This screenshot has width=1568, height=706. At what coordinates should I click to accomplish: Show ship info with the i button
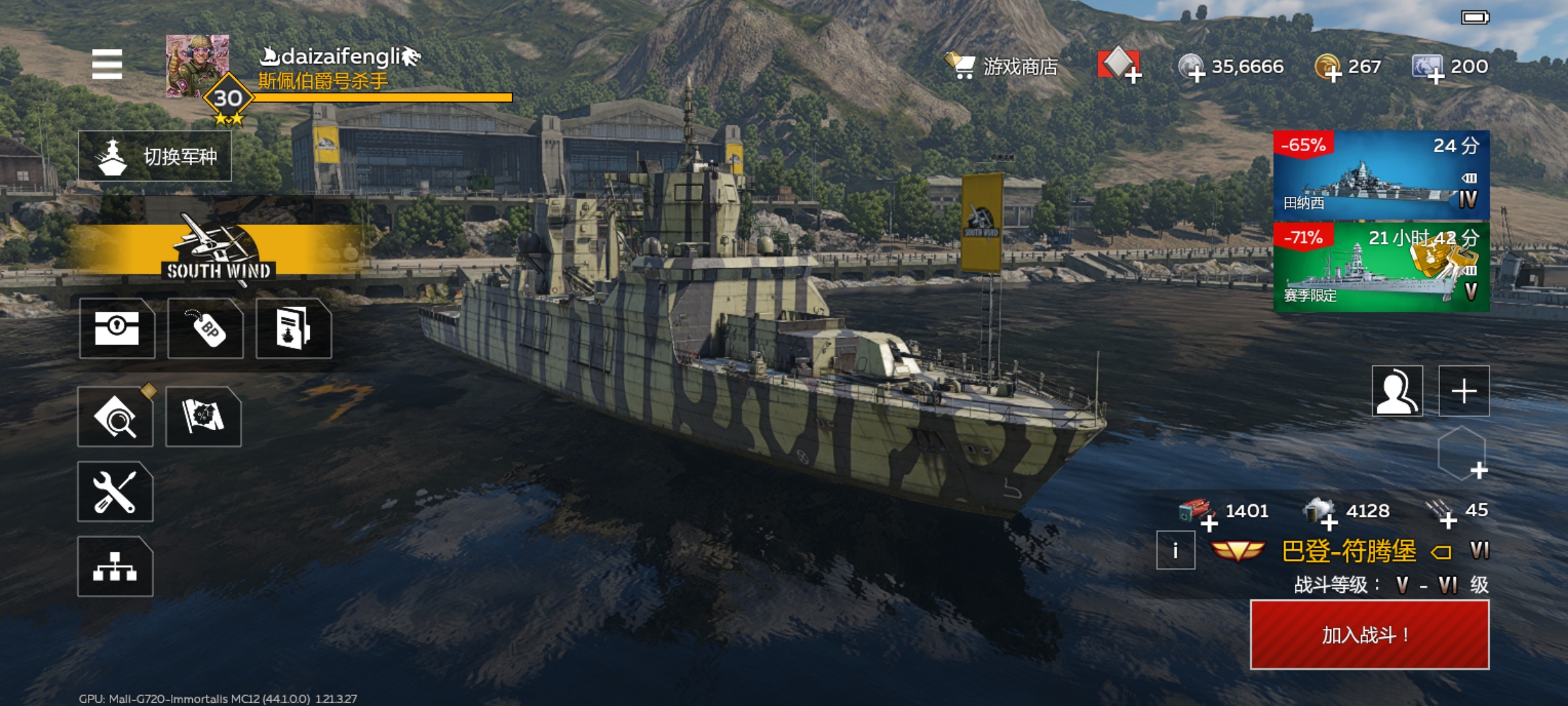[x=1175, y=550]
